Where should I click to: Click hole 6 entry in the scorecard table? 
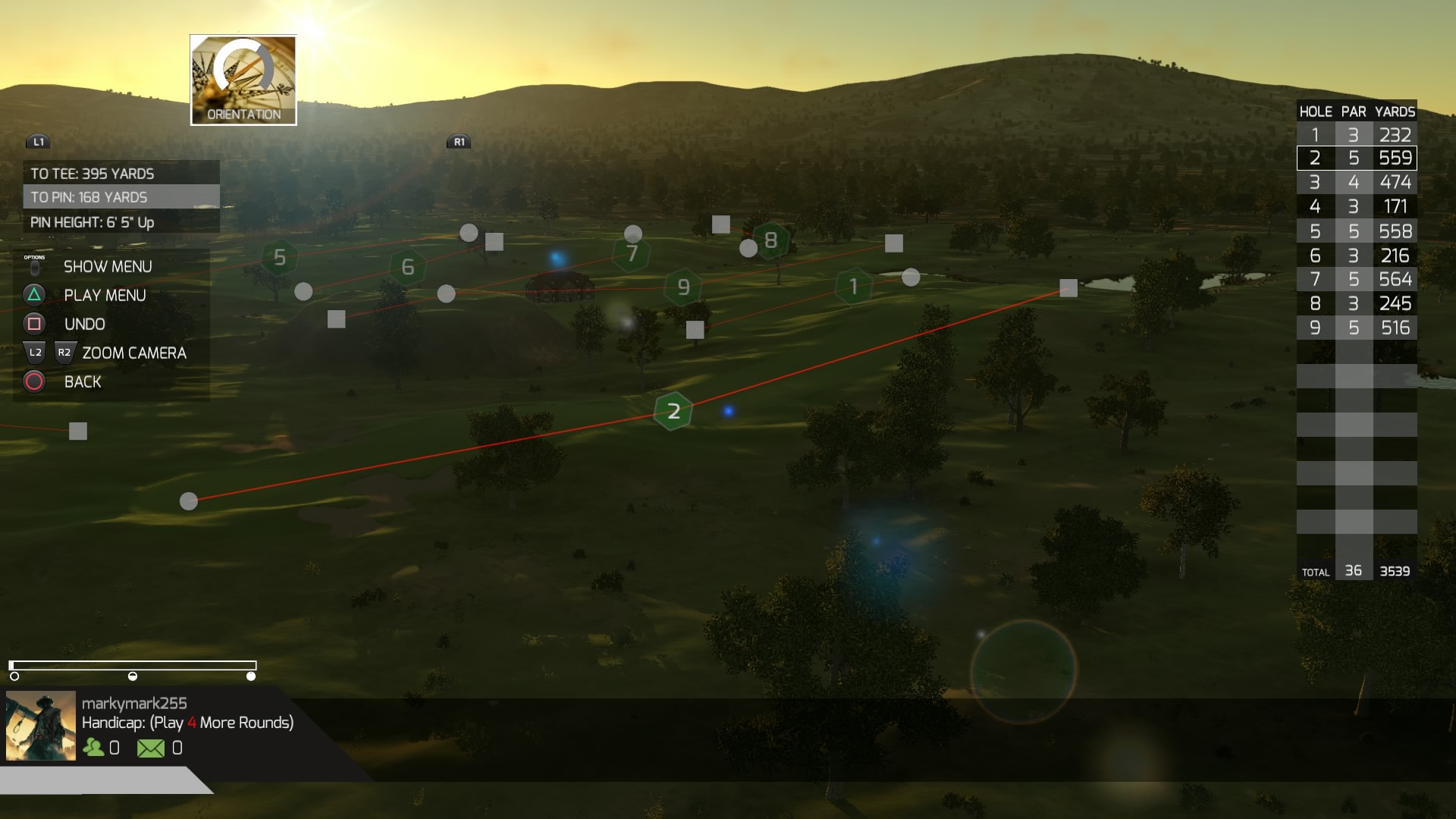tap(1357, 256)
